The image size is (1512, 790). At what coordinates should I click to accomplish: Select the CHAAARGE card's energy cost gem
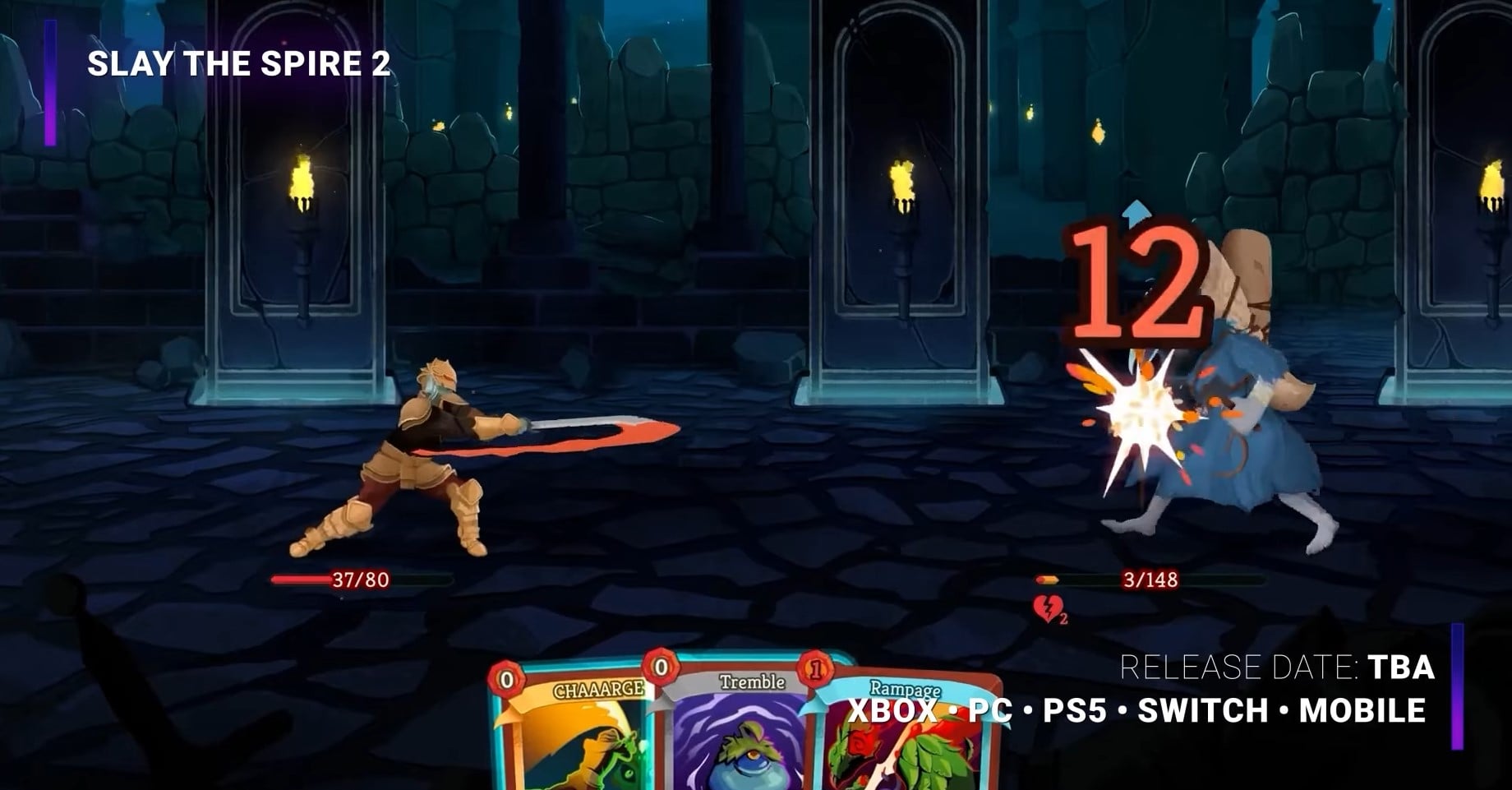(x=506, y=678)
